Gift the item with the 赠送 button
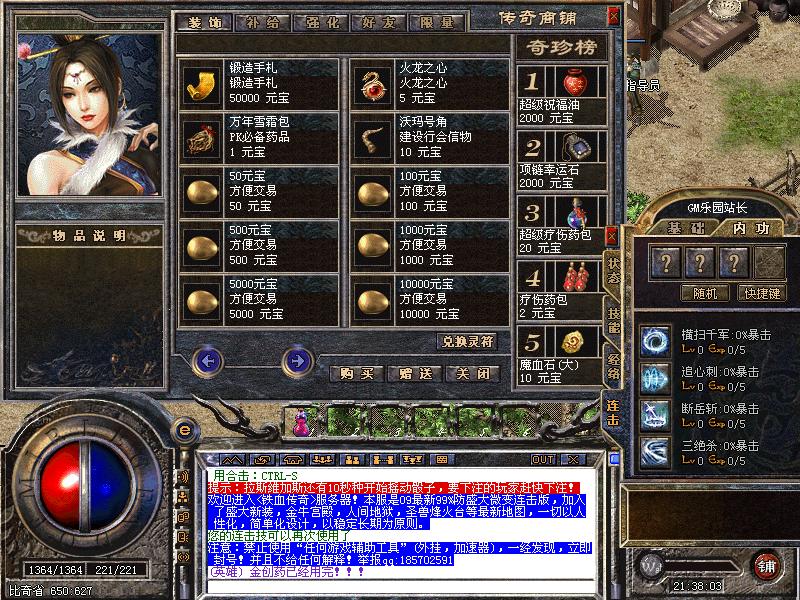The width and height of the screenshot is (800, 600). (x=415, y=374)
